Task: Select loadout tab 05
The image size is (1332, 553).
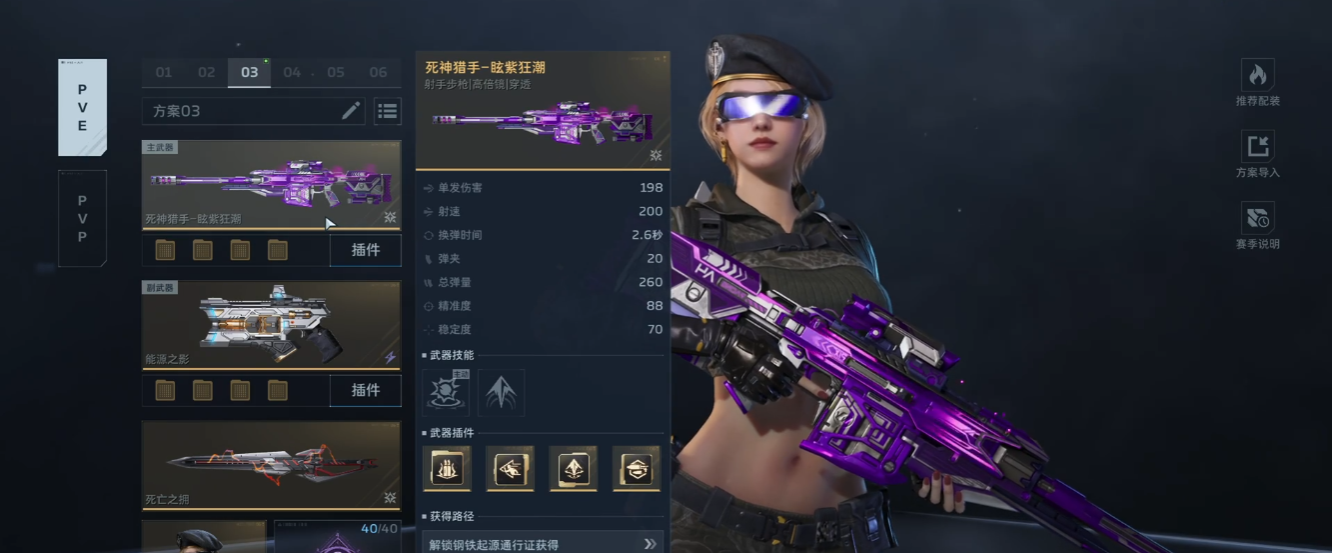Action: pyautogui.click(x=336, y=72)
